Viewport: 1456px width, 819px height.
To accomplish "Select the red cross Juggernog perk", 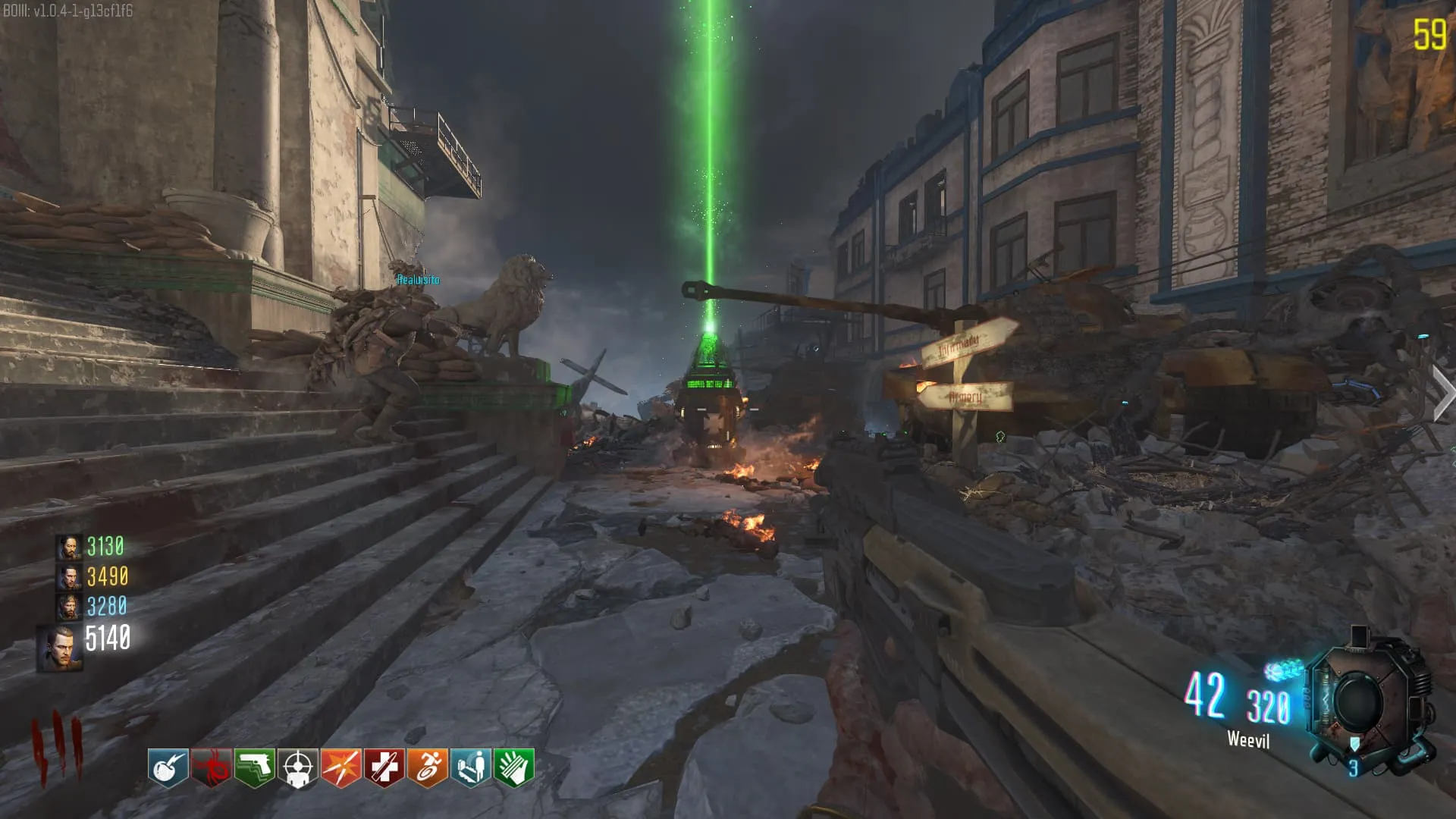I will (x=384, y=767).
